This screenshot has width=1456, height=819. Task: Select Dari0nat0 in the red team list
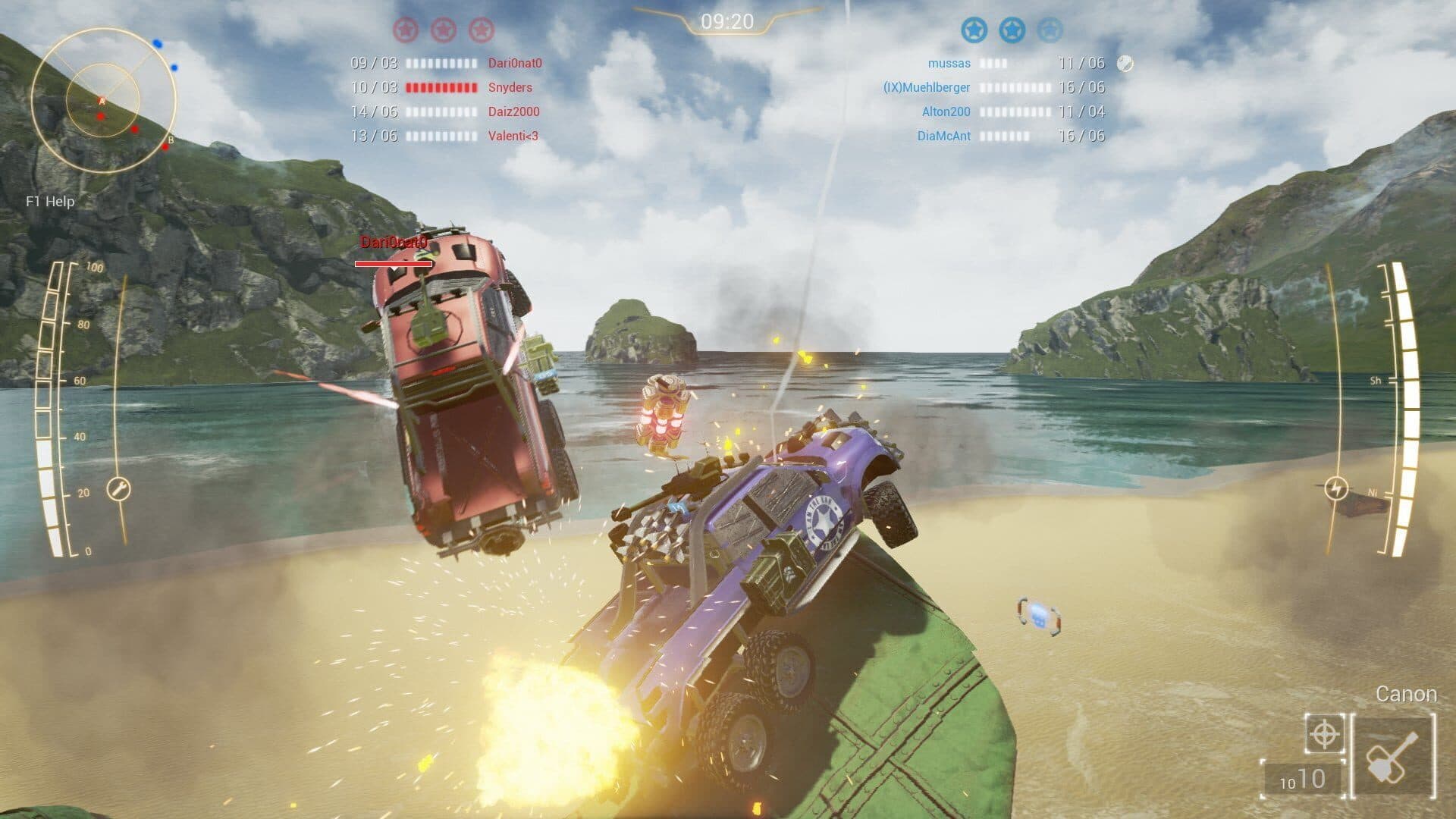pyautogui.click(x=515, y=64)
